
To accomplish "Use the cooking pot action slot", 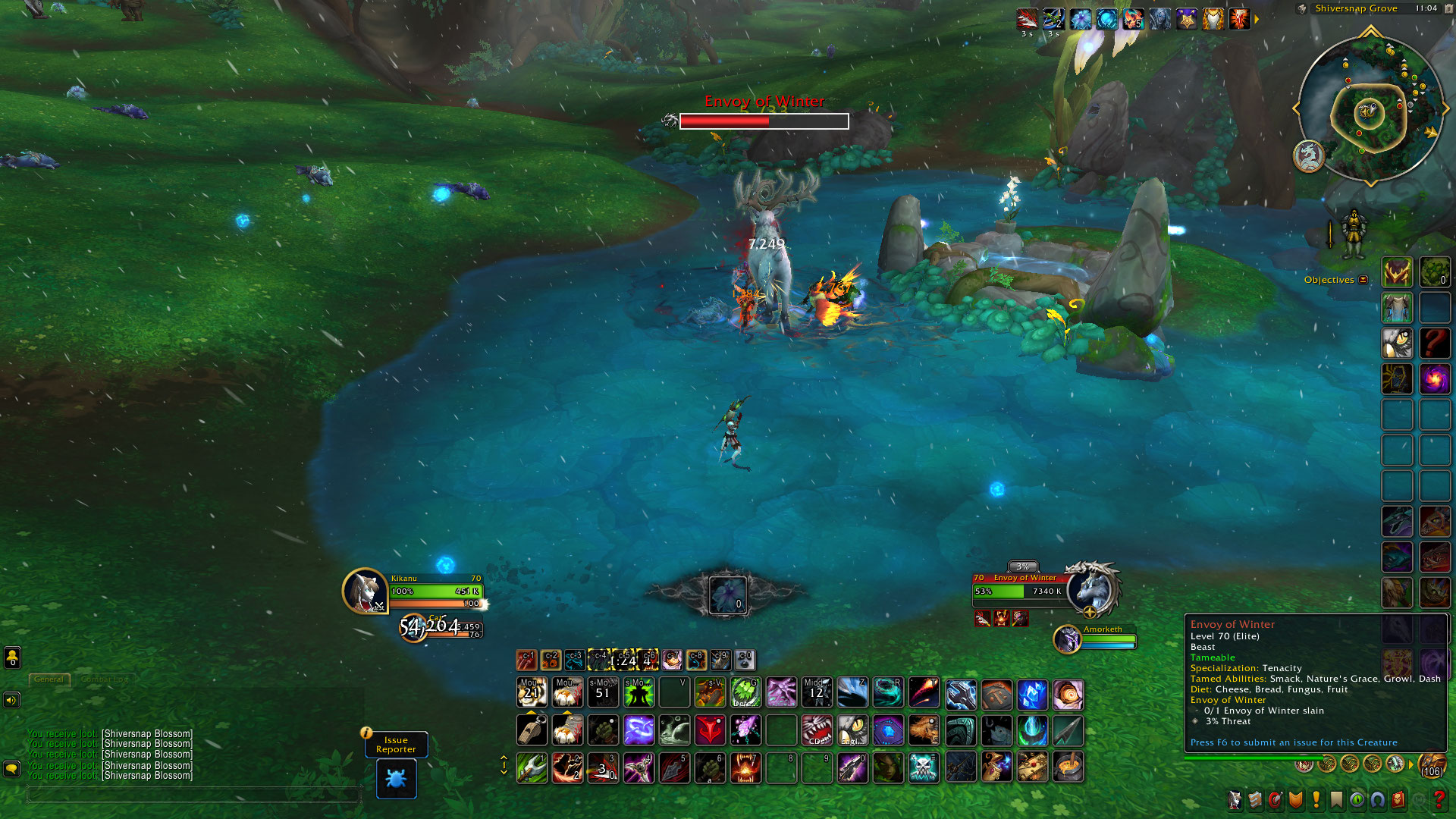I will 1068,767.
